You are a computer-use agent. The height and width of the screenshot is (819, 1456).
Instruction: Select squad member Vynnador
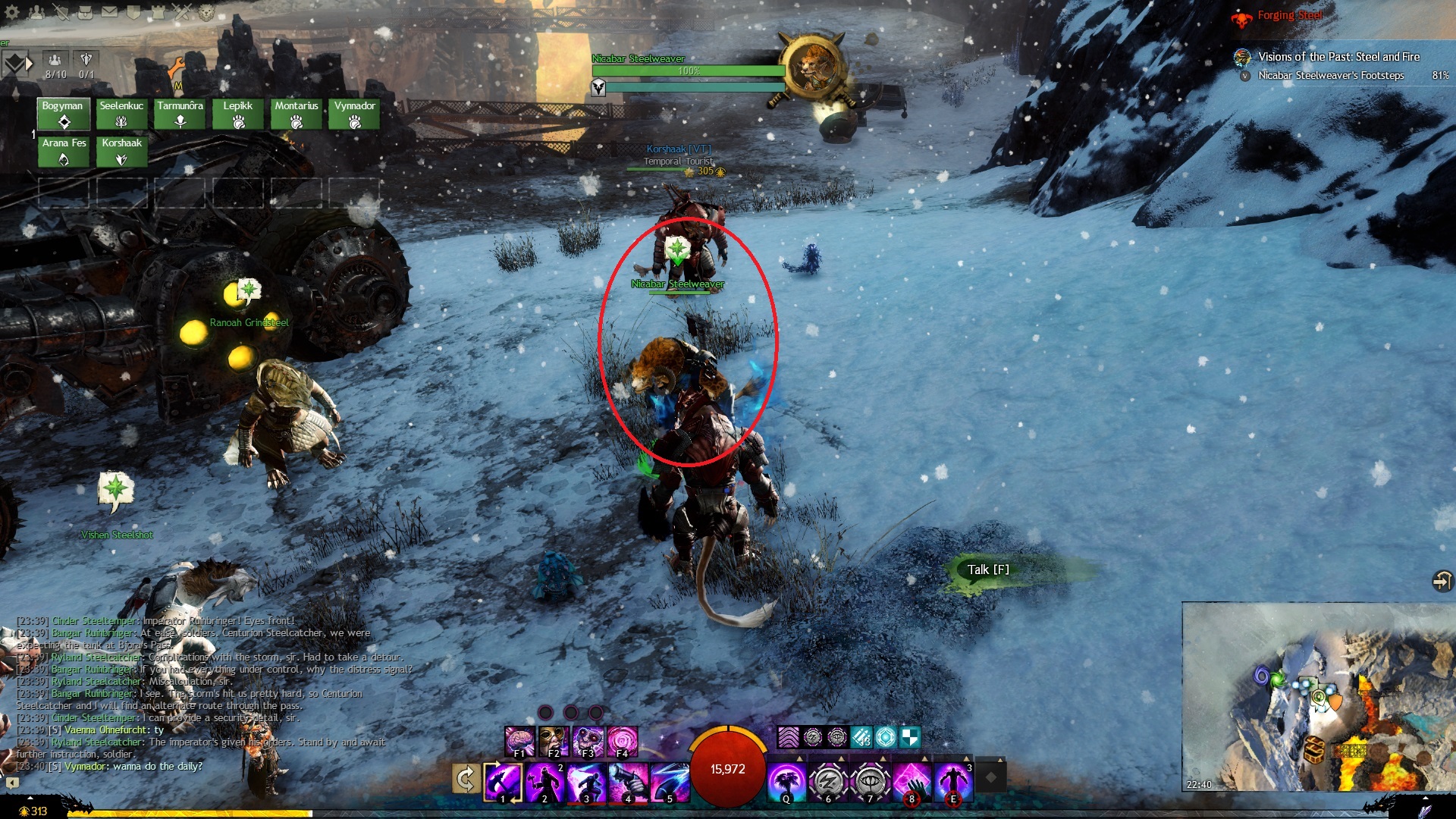354,114
